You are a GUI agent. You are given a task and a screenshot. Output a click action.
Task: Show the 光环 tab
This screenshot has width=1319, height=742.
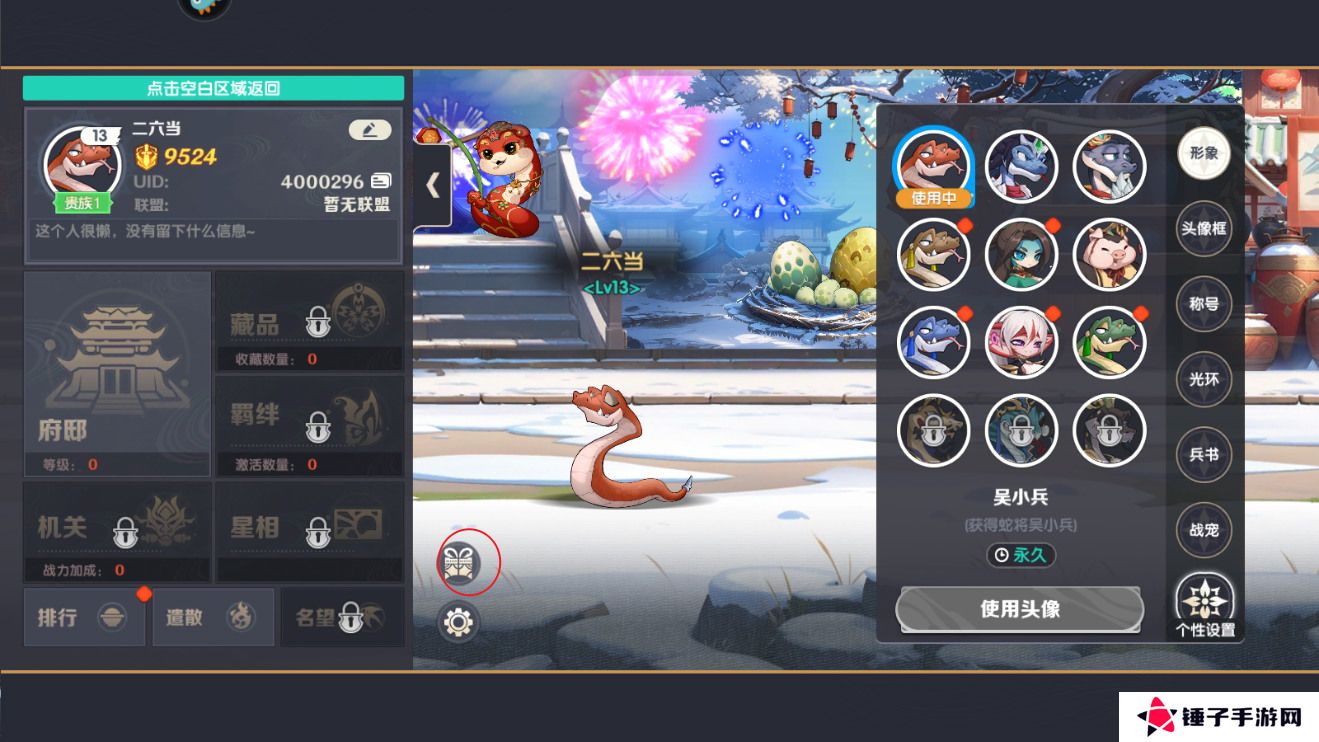[x=1203, y=379]
